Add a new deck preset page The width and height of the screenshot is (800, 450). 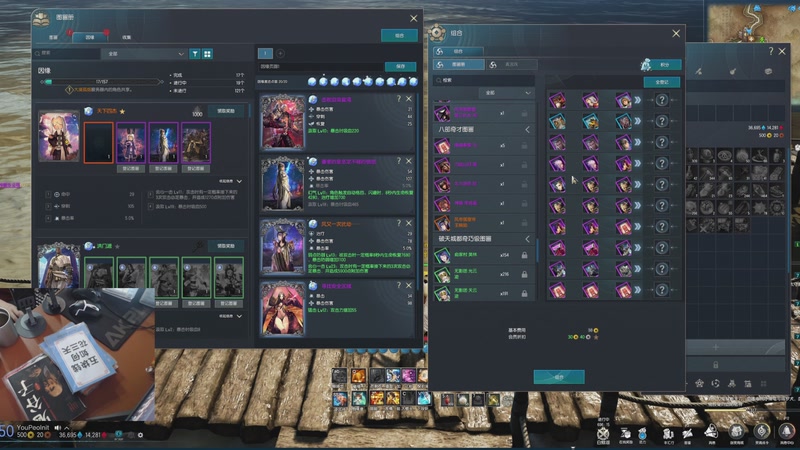(280, 53)
